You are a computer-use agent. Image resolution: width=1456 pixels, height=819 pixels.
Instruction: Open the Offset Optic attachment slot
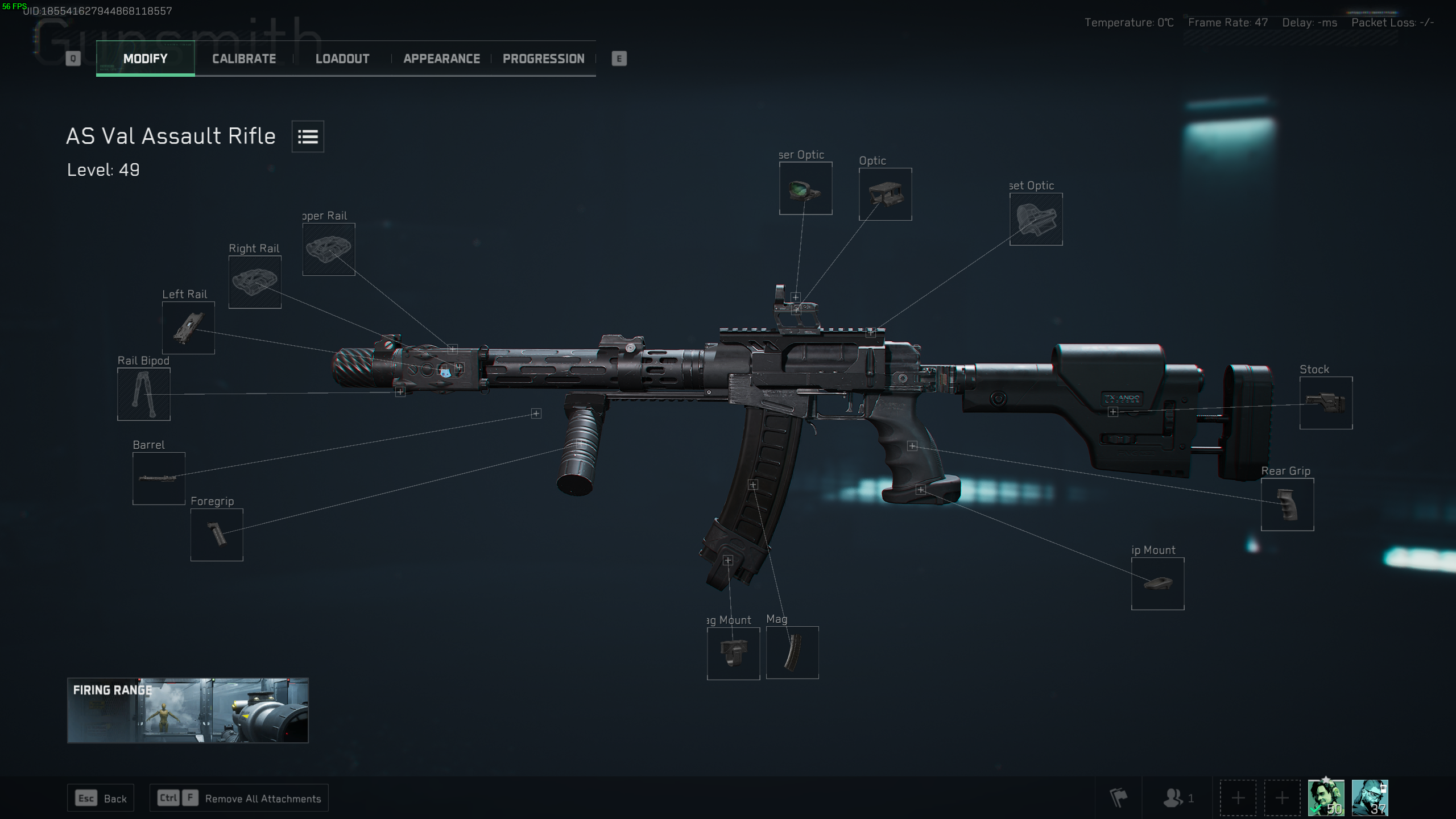point(1036,220)
